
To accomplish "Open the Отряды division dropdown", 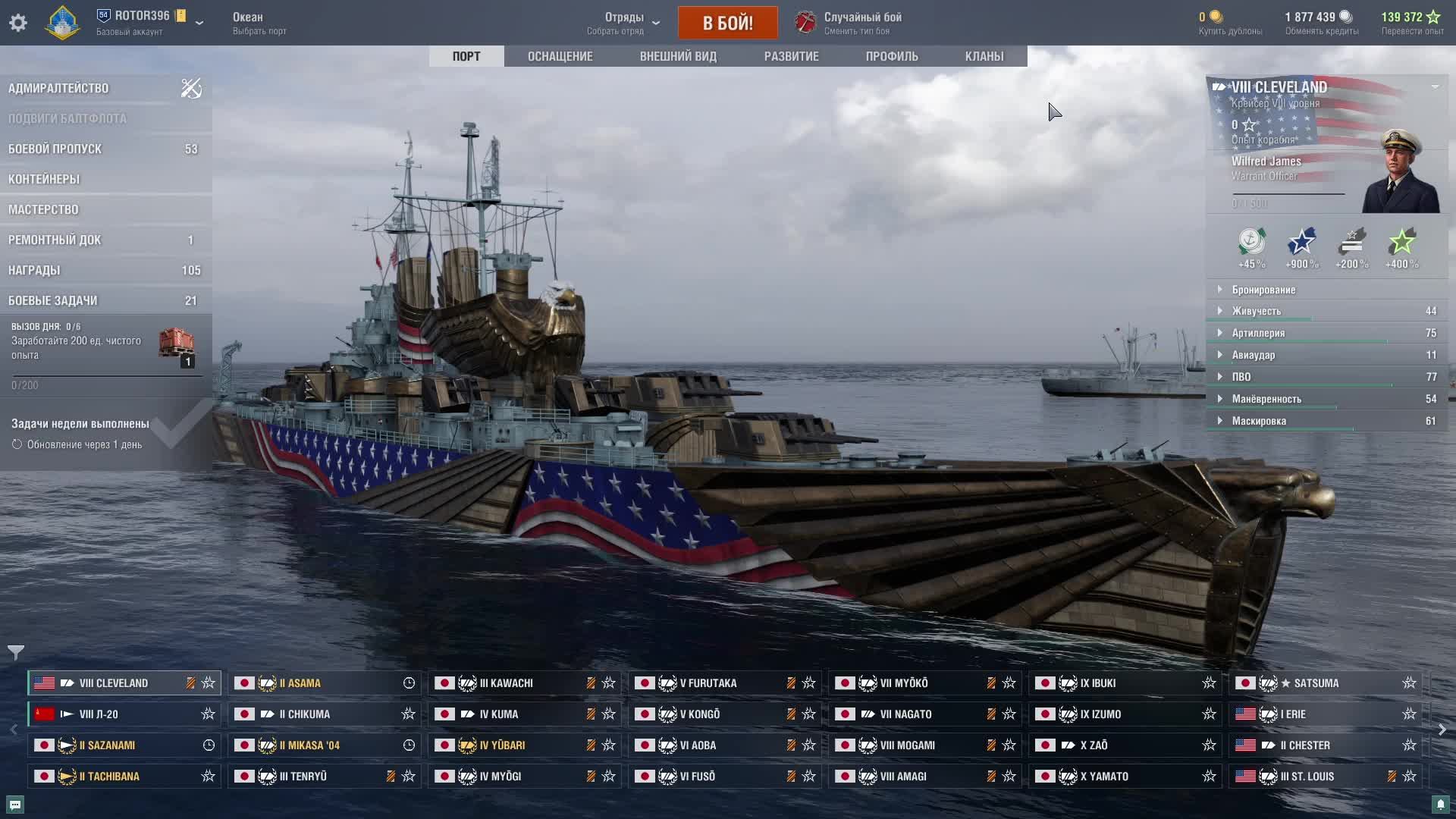I will [624, 23].
